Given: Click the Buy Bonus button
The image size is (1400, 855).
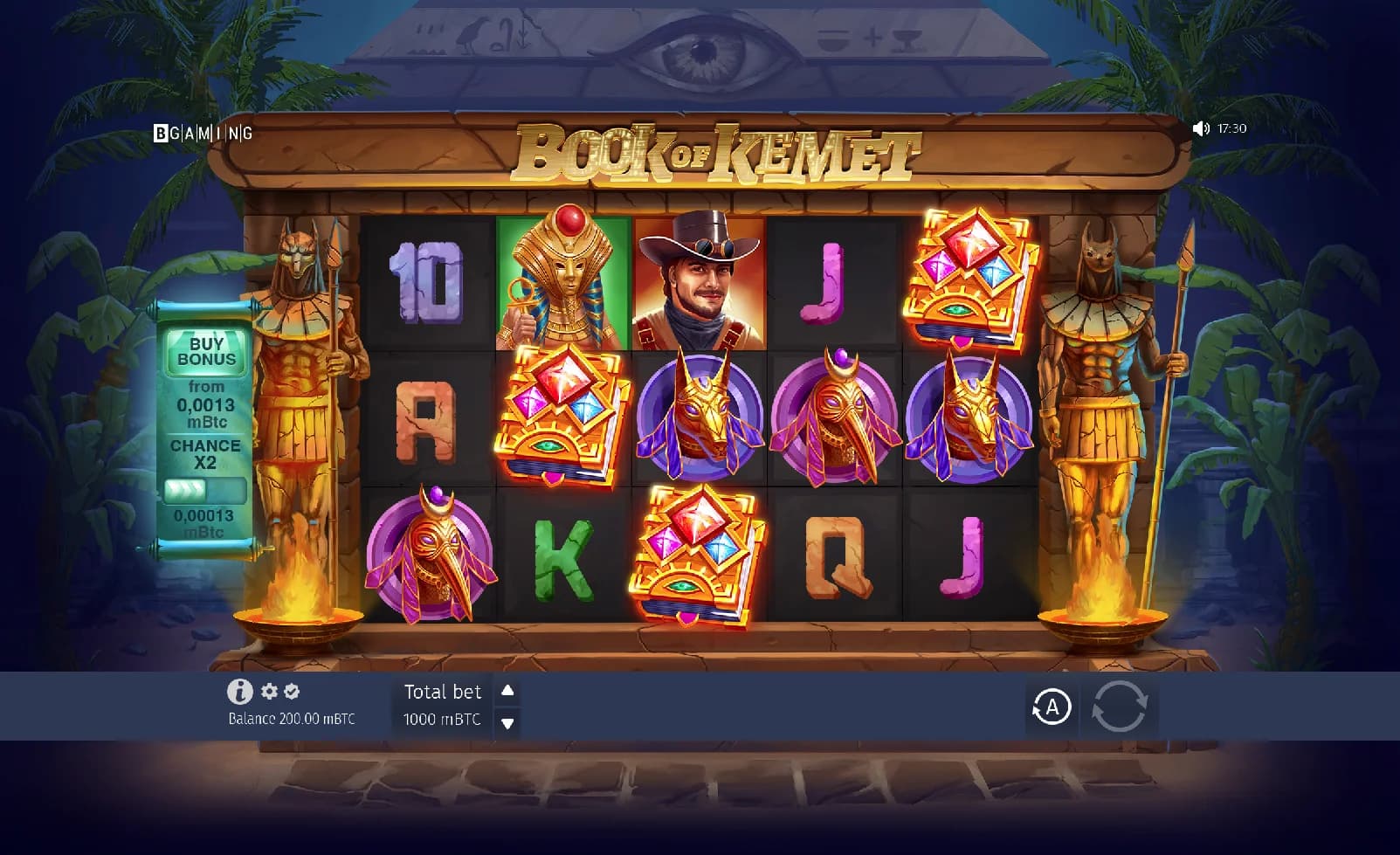Looking at the screenshot, I should 206,351.
